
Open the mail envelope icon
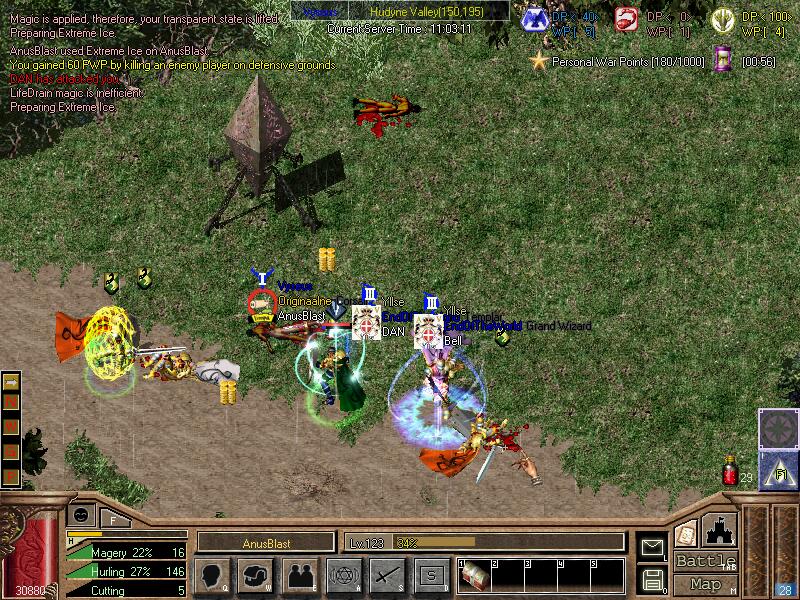(653, 546)
